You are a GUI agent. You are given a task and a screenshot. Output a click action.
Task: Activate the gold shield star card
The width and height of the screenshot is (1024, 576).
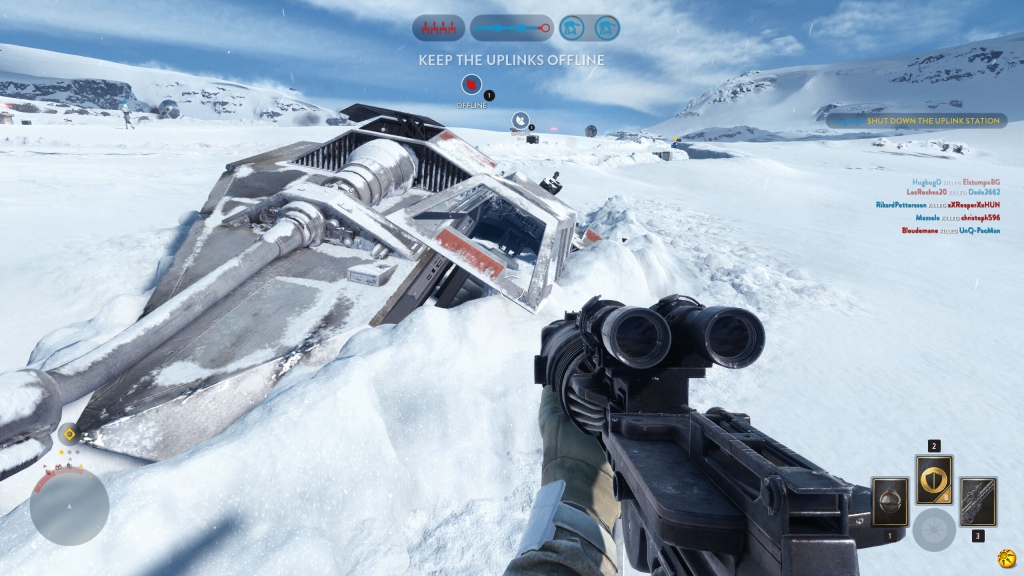point(934,481)
